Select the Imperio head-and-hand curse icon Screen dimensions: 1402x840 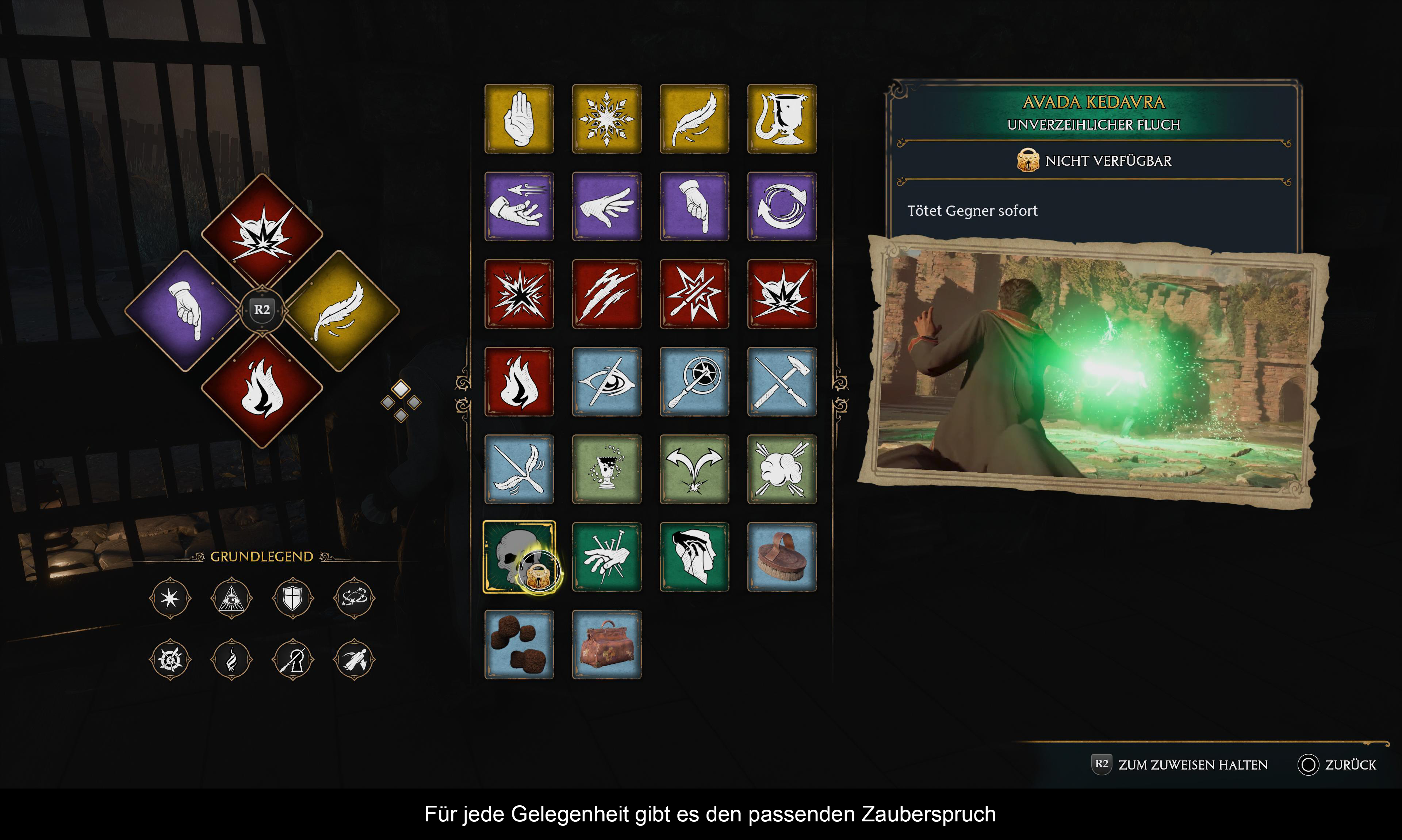[694, 557]
